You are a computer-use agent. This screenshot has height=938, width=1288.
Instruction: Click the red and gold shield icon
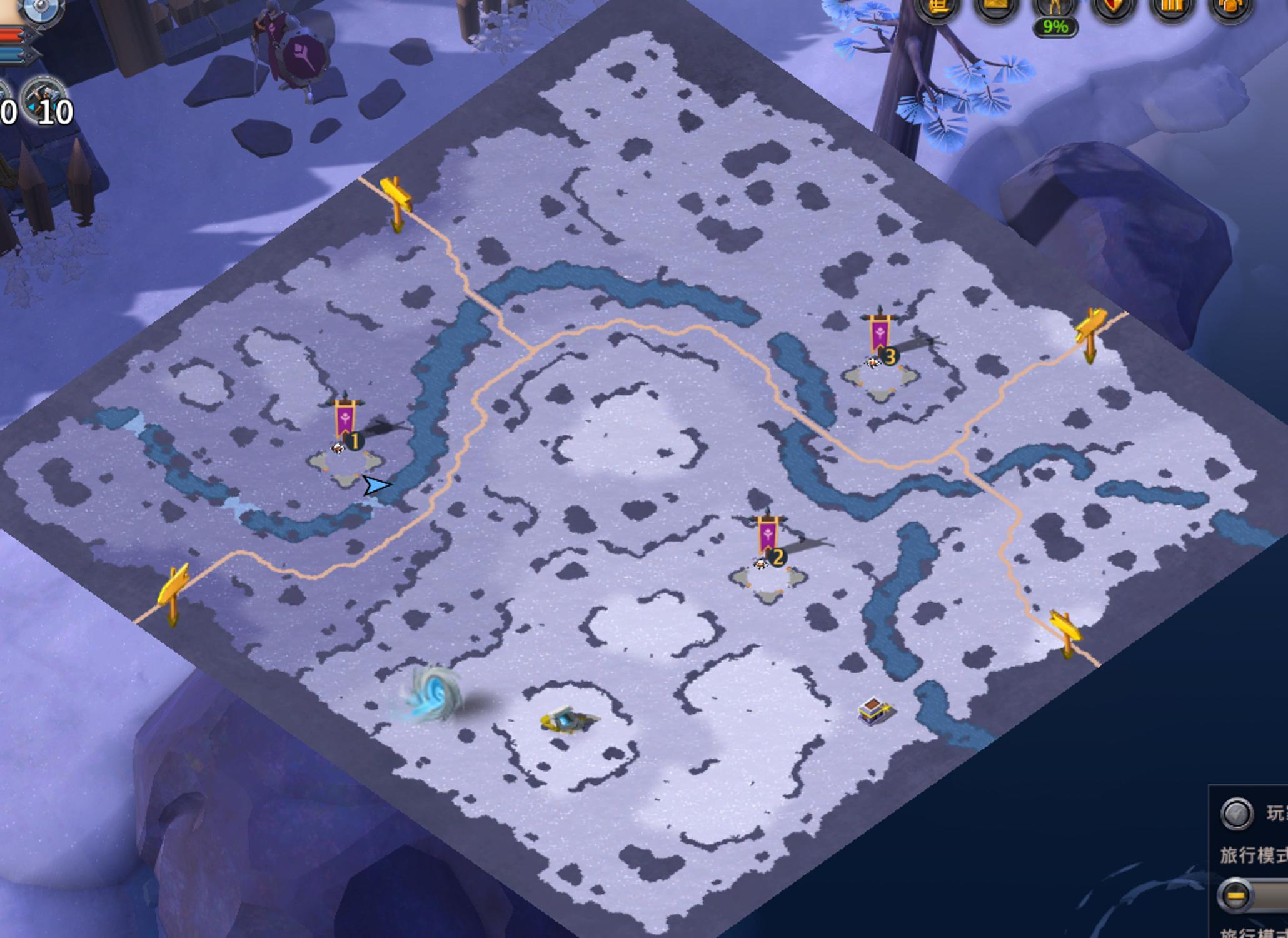coord(1113,8)
